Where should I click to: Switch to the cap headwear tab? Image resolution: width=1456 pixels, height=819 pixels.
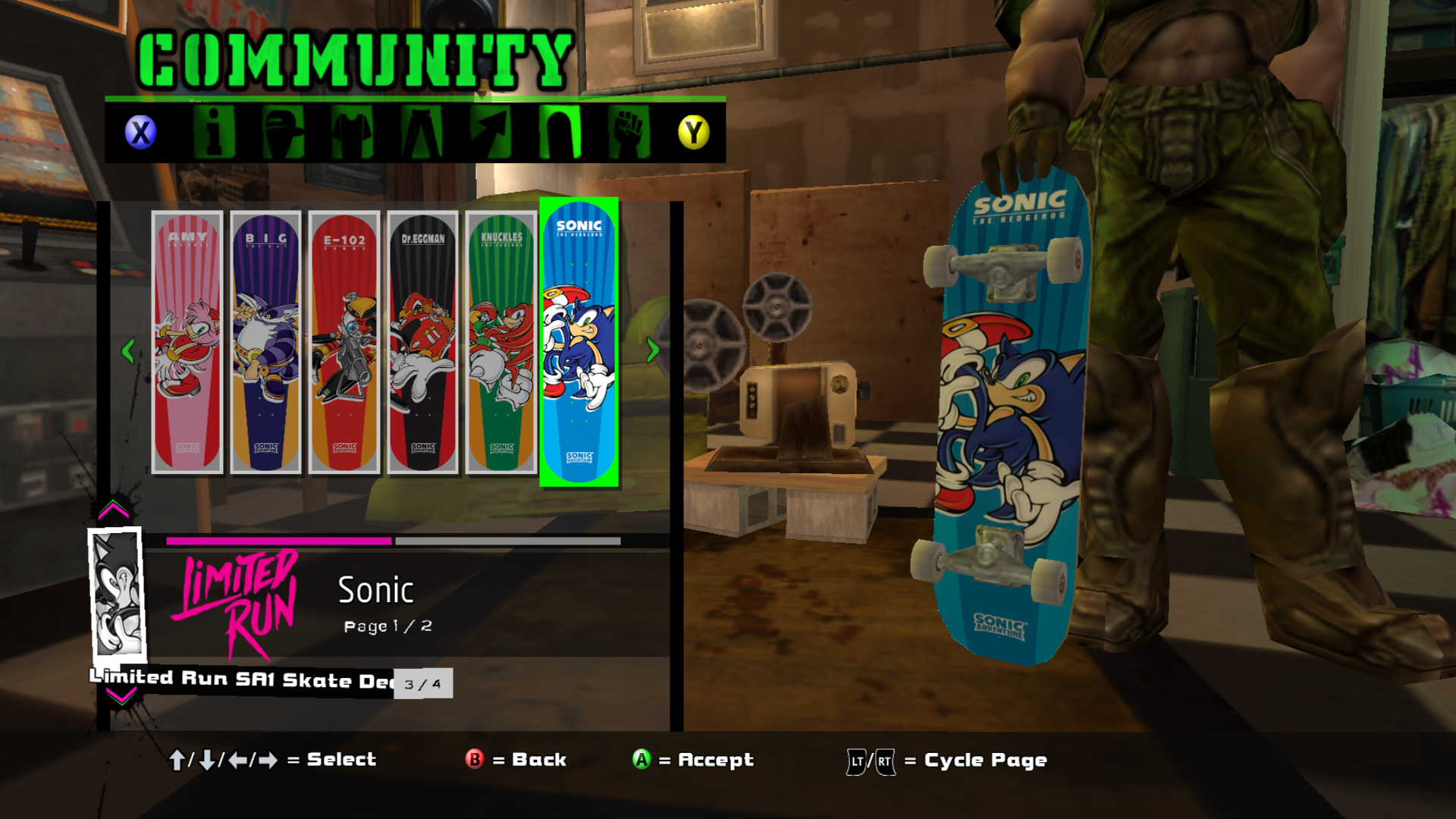(283, 132)
